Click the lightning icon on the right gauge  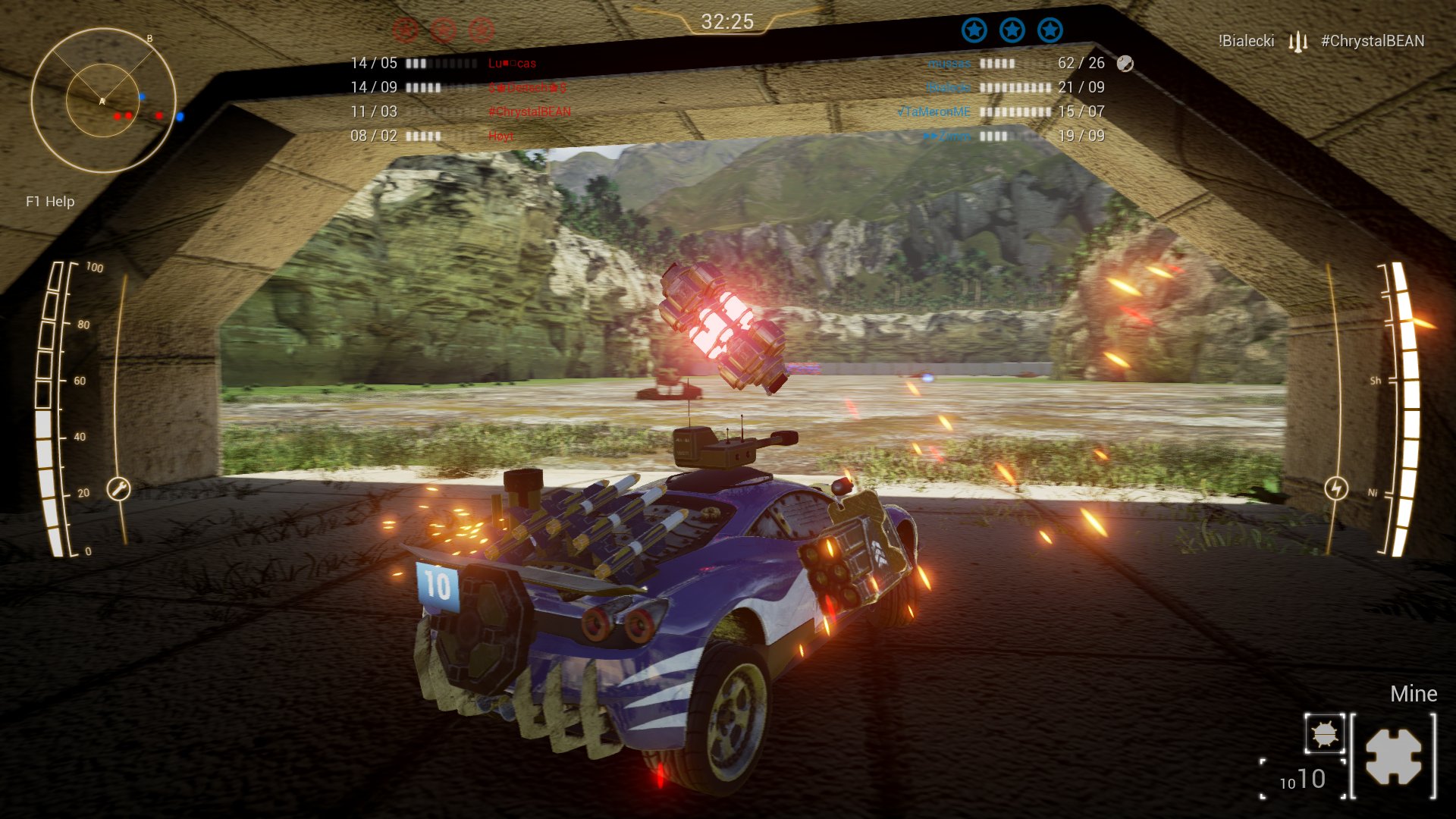click(x=1335, y=488)
